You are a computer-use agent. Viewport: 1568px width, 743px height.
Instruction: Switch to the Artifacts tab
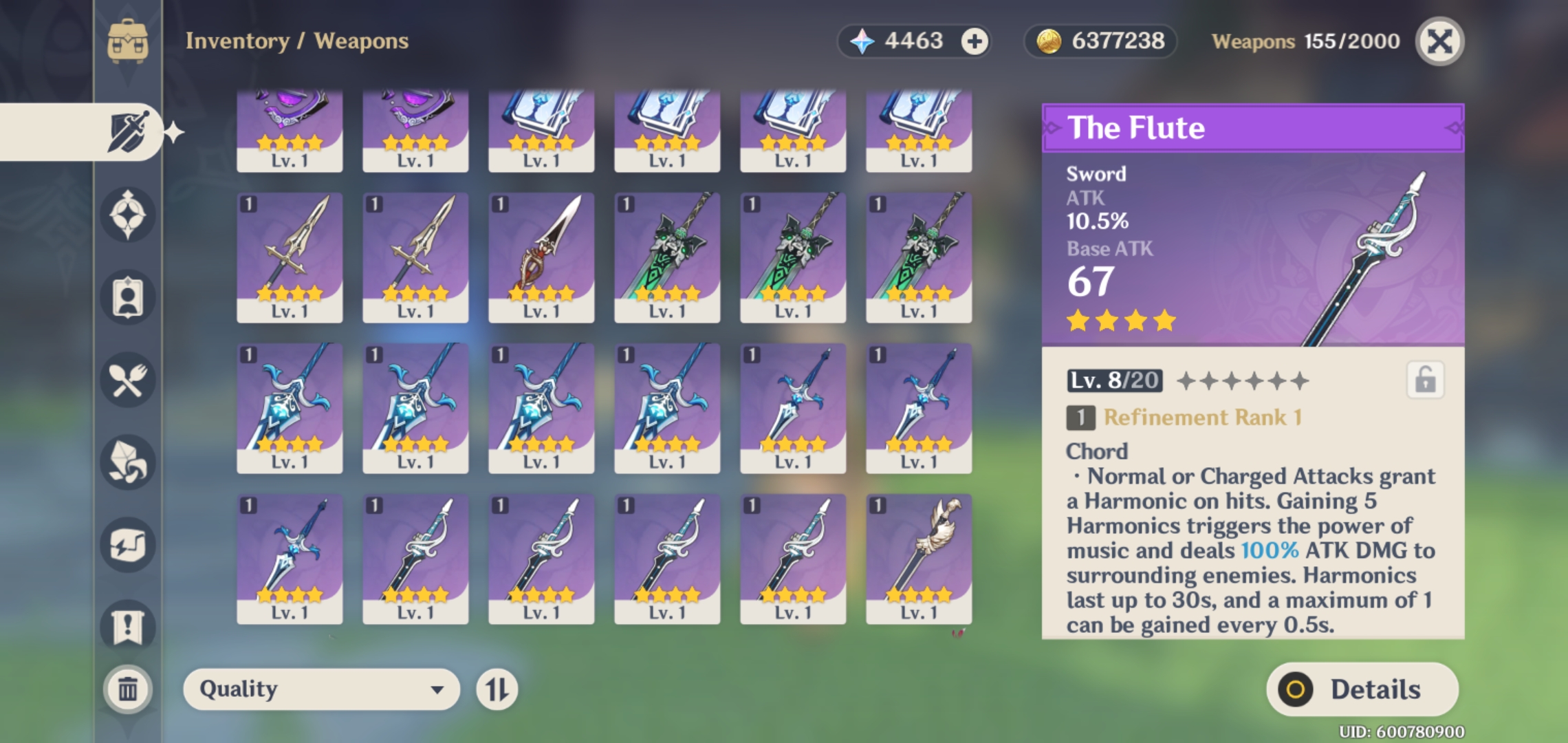128,215
